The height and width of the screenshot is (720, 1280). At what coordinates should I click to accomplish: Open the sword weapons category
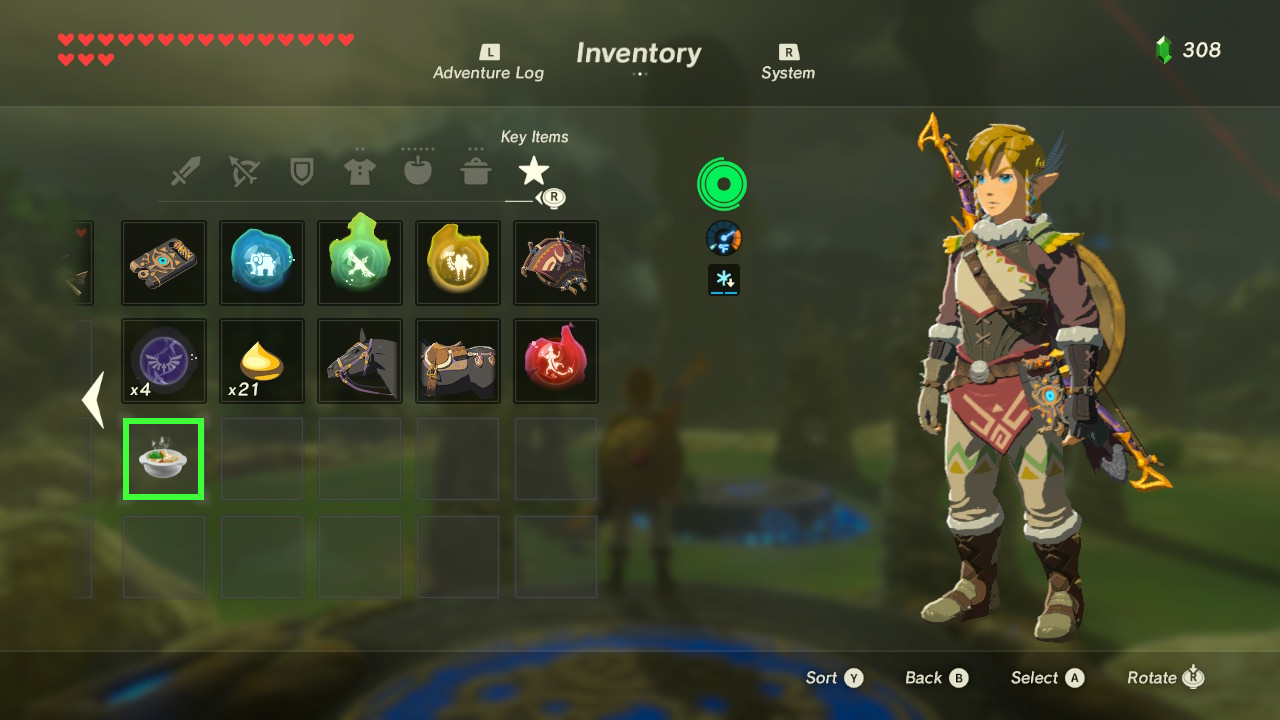pyautogui.click(x=186, y=170)
